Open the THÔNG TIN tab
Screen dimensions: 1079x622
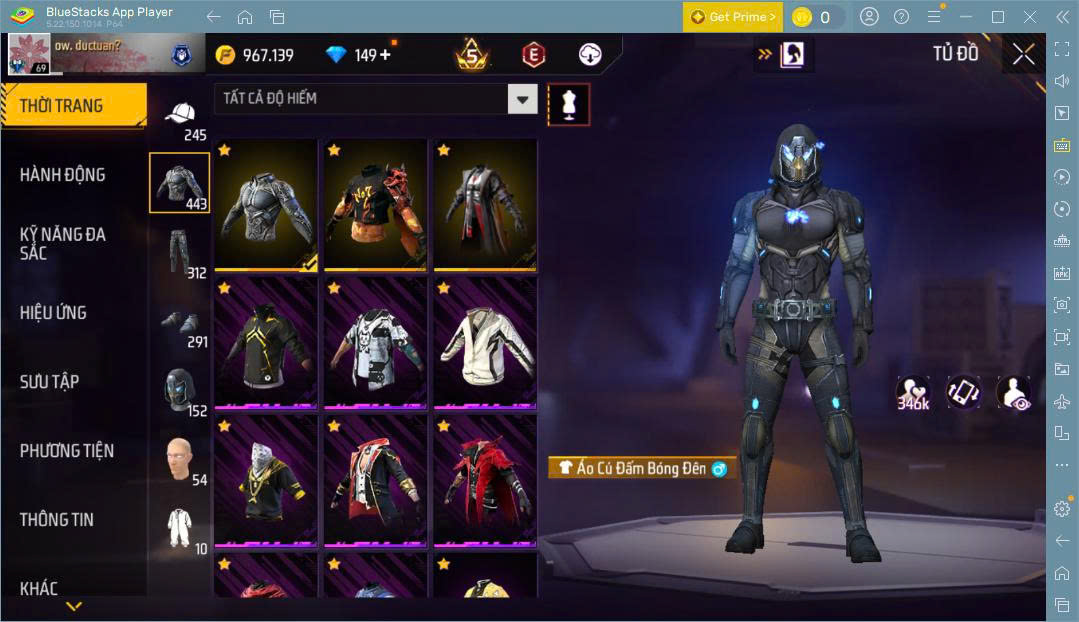56,519
